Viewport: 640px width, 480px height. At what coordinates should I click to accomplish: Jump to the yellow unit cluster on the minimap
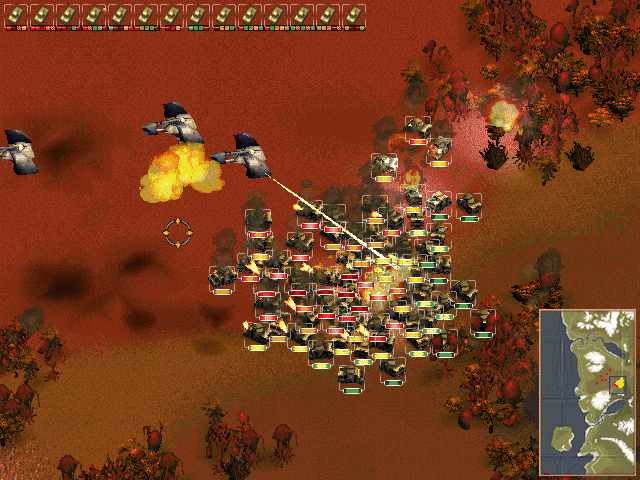click(x=617, y=383)
